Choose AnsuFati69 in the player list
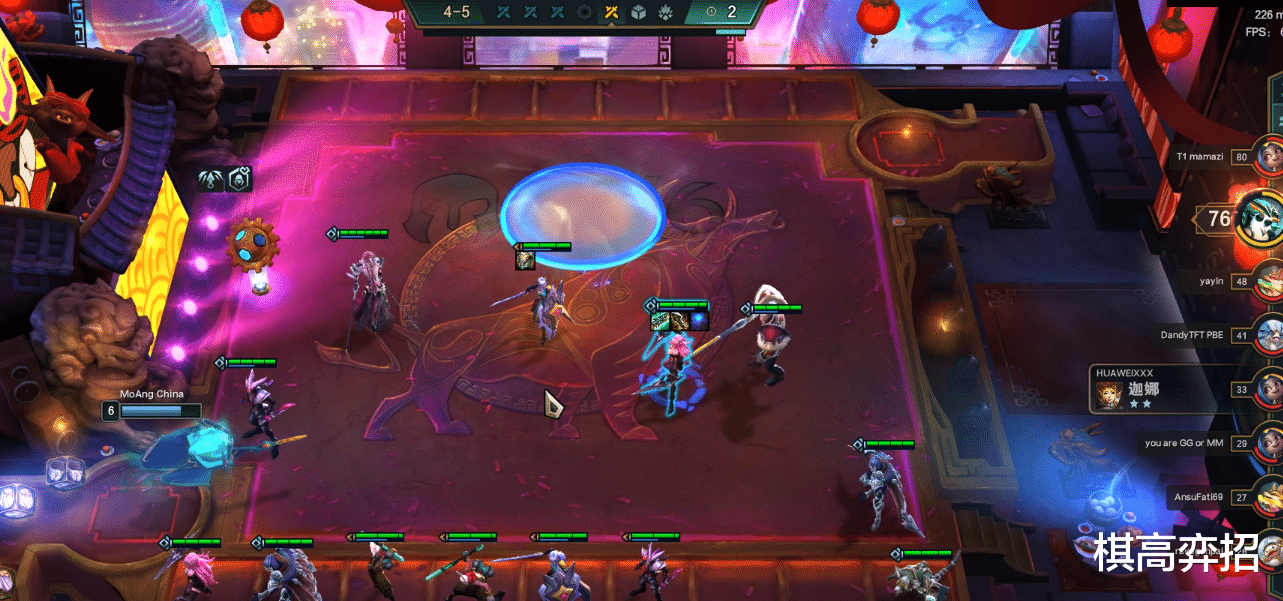The image size is (1283, 601). (1270, 496)
